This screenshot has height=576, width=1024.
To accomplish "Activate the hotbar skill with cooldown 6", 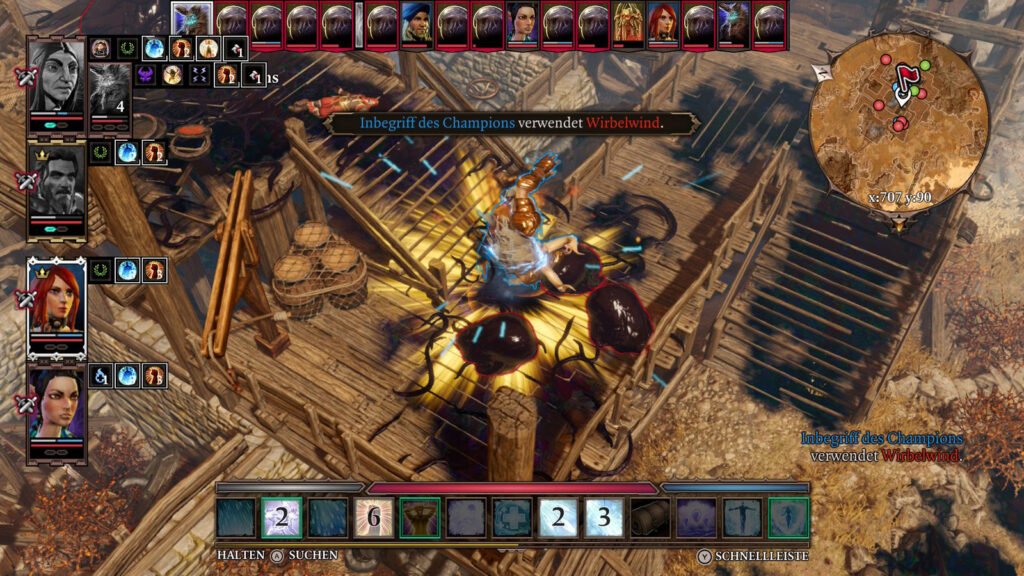I will [x=374, y=518].
